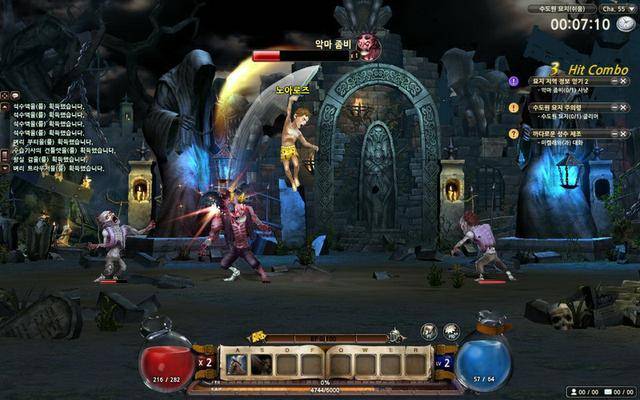Close the first quest tracker entry
Viewport: 640px width, 400px height.
[623, 81]
